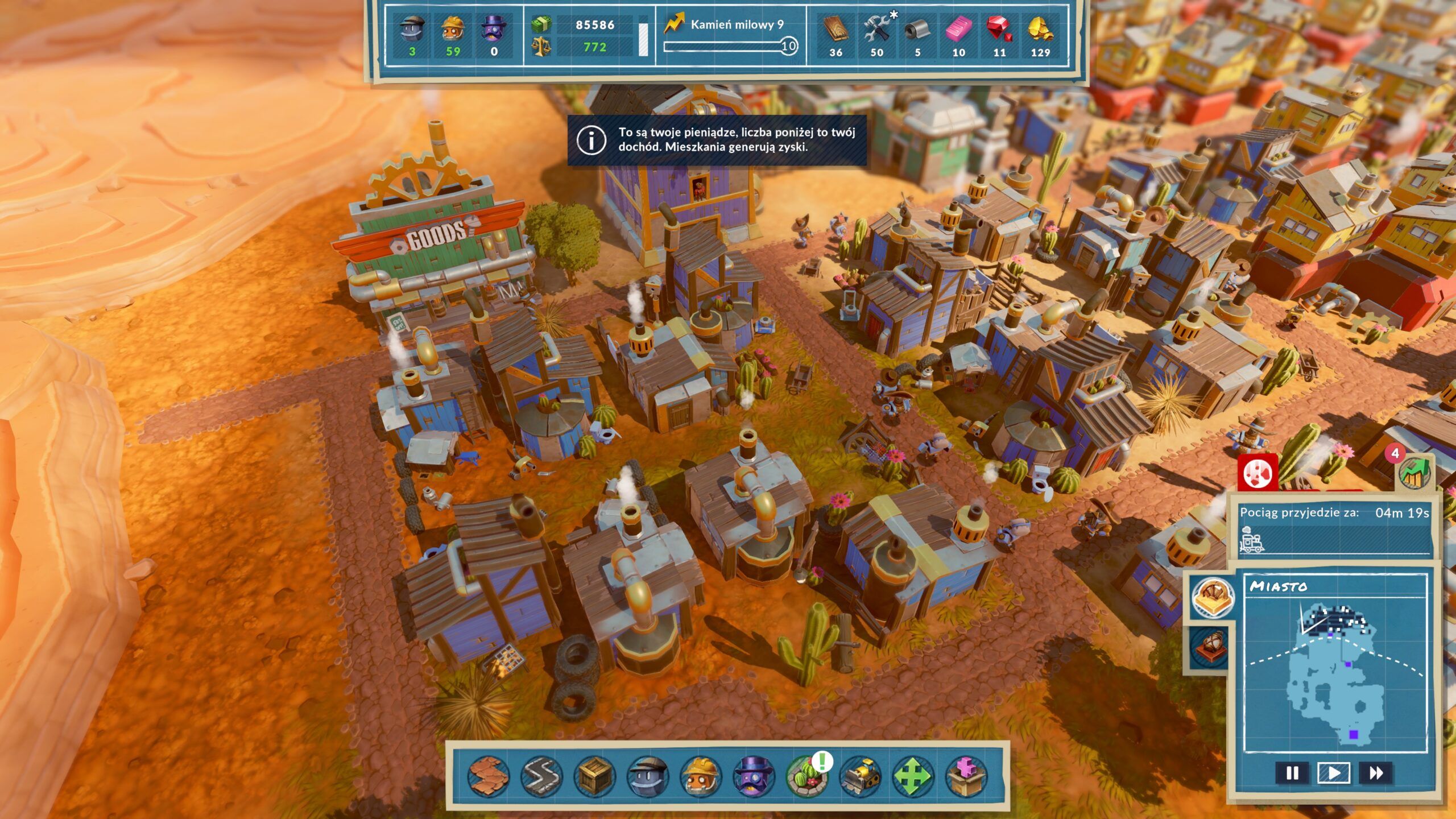Screen dimensions: 1456x819
Task: Pause the game simulation
Action: [1292, 772]
